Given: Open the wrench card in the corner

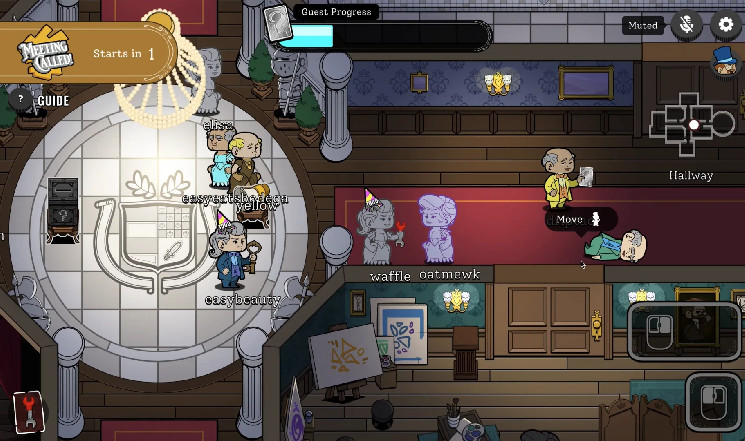Looking at the screenshot, I should click(29, 411).
